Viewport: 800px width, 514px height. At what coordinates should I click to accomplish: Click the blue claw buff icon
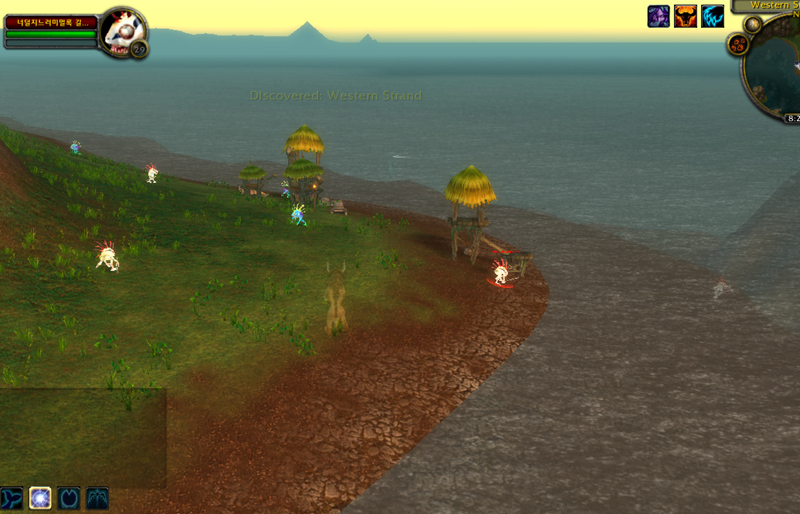click(712, 16)
